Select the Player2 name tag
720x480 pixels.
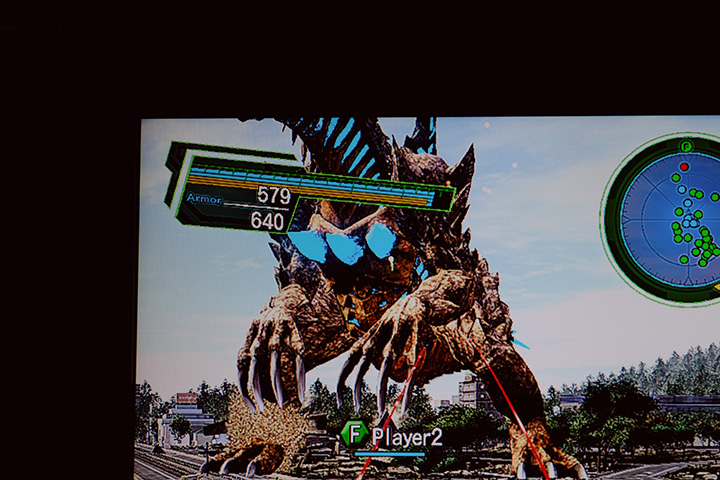407,436
